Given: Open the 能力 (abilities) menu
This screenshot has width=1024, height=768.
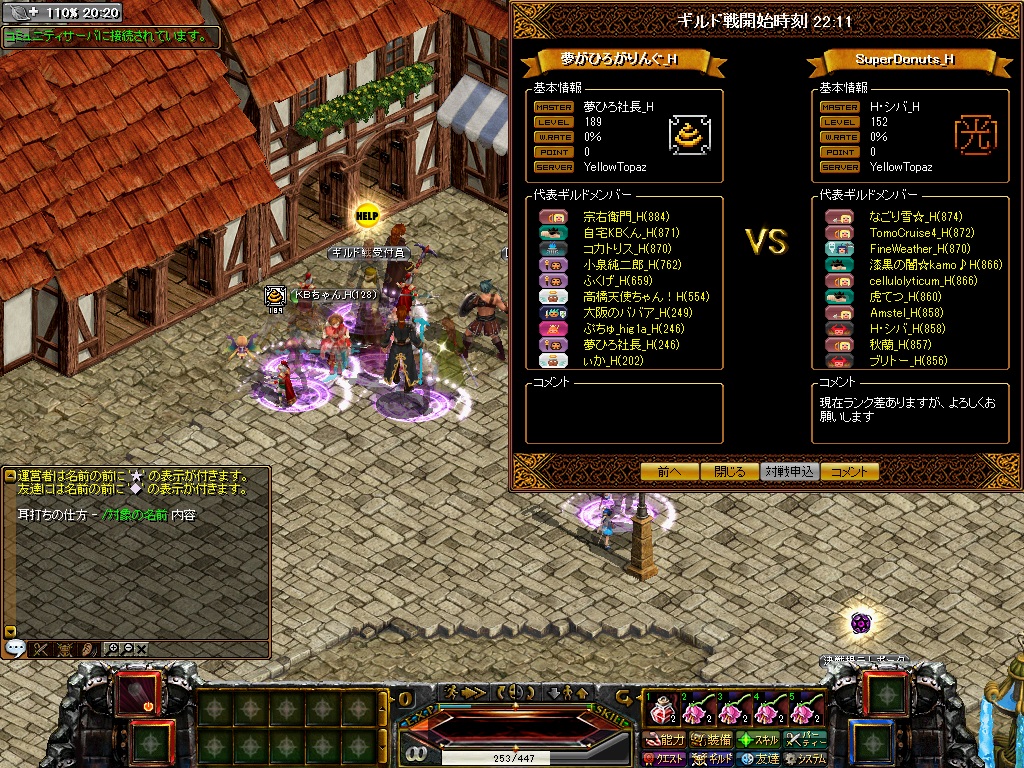Looking at the screenshot, I should [x=665, y=740].
